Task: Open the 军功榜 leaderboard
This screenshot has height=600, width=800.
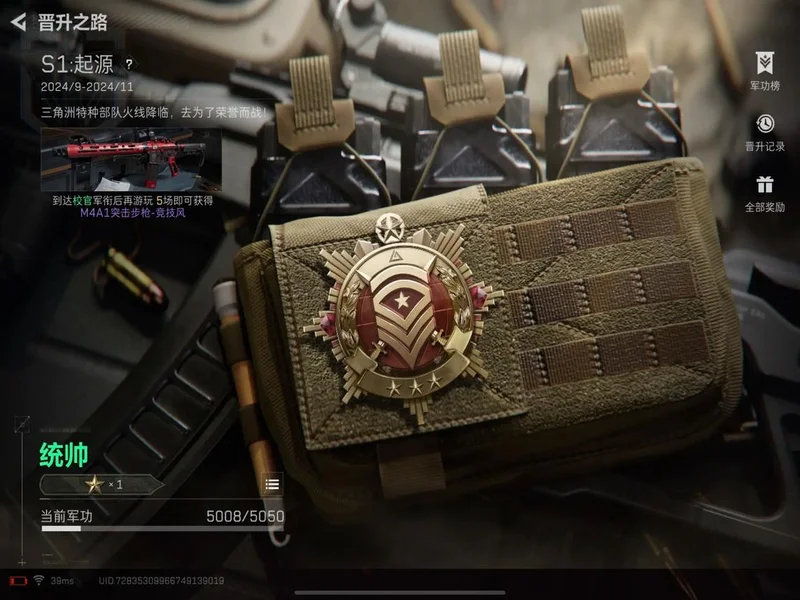Action: (764, 71)
